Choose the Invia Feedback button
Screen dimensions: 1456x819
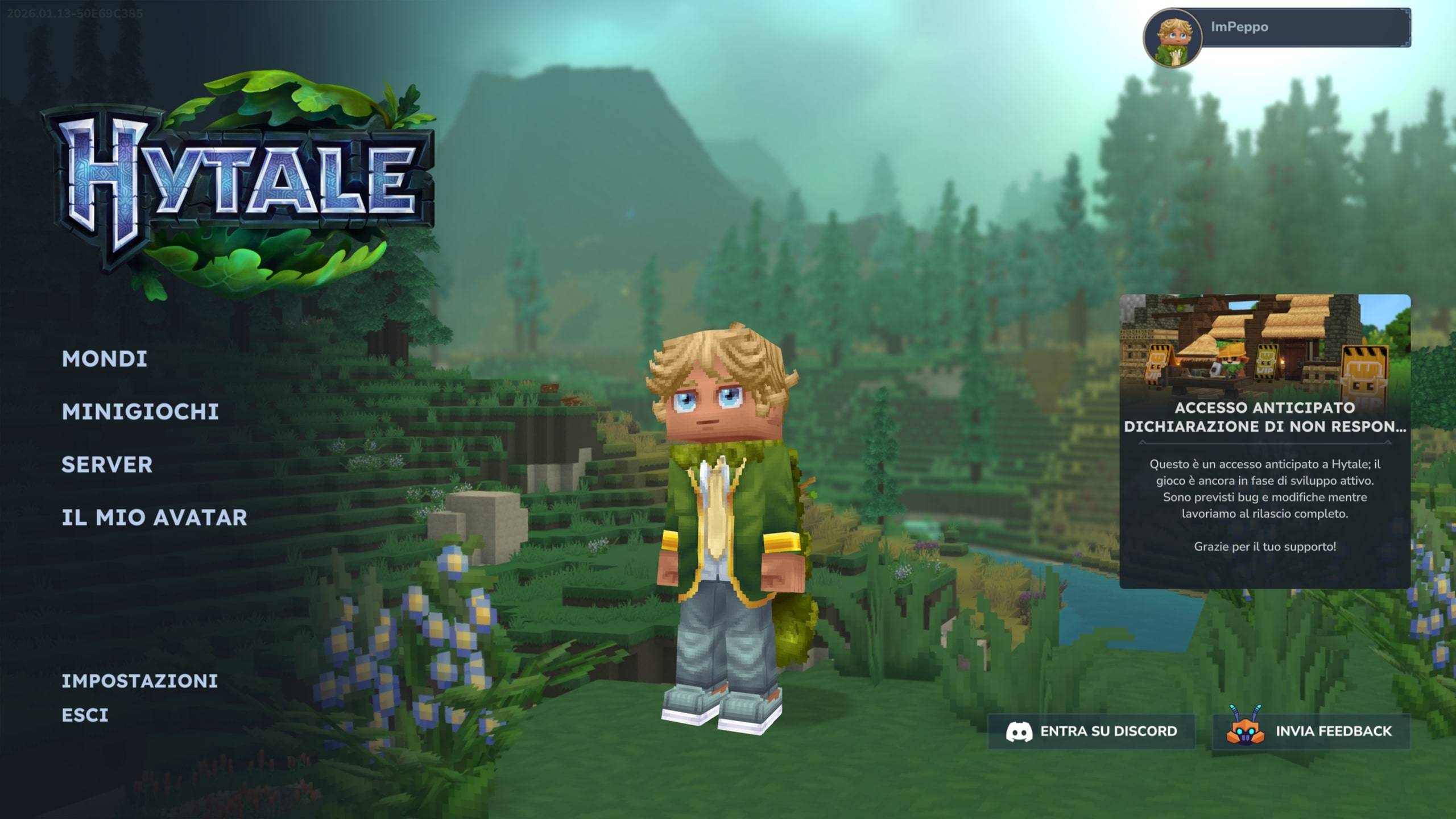pos(1311,731)
